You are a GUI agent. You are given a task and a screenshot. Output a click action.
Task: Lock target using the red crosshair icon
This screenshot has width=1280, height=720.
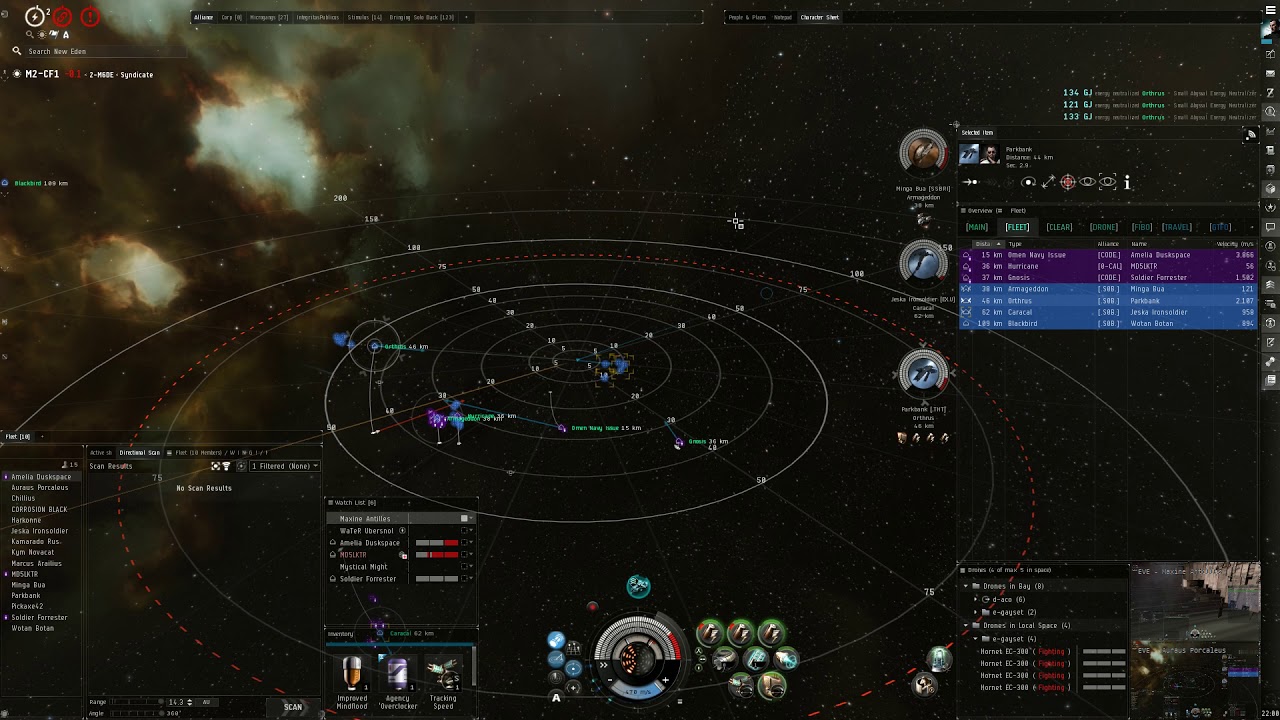[1068, 182]
